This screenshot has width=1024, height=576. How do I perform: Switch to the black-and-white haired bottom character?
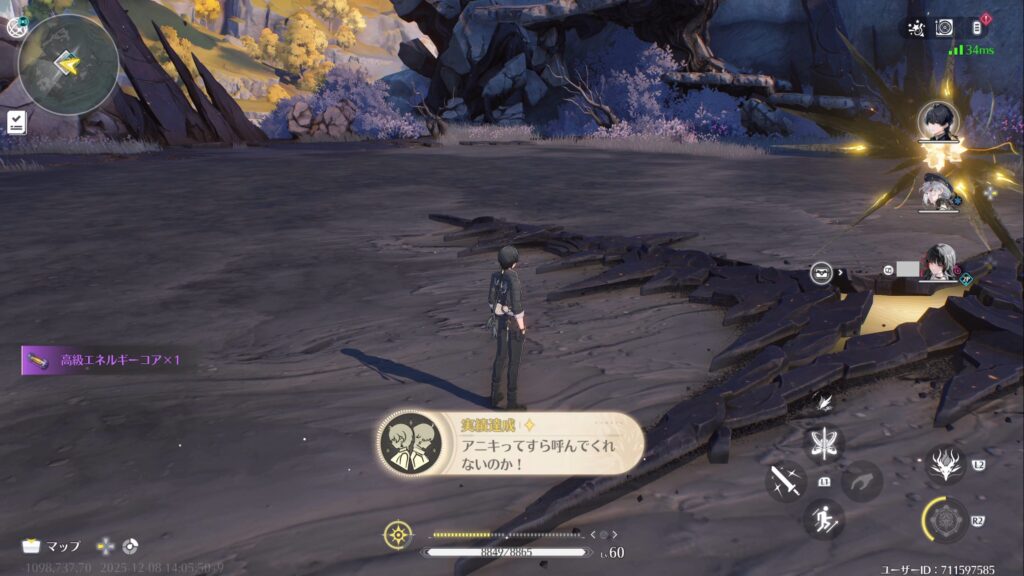(x=940, y=264)
